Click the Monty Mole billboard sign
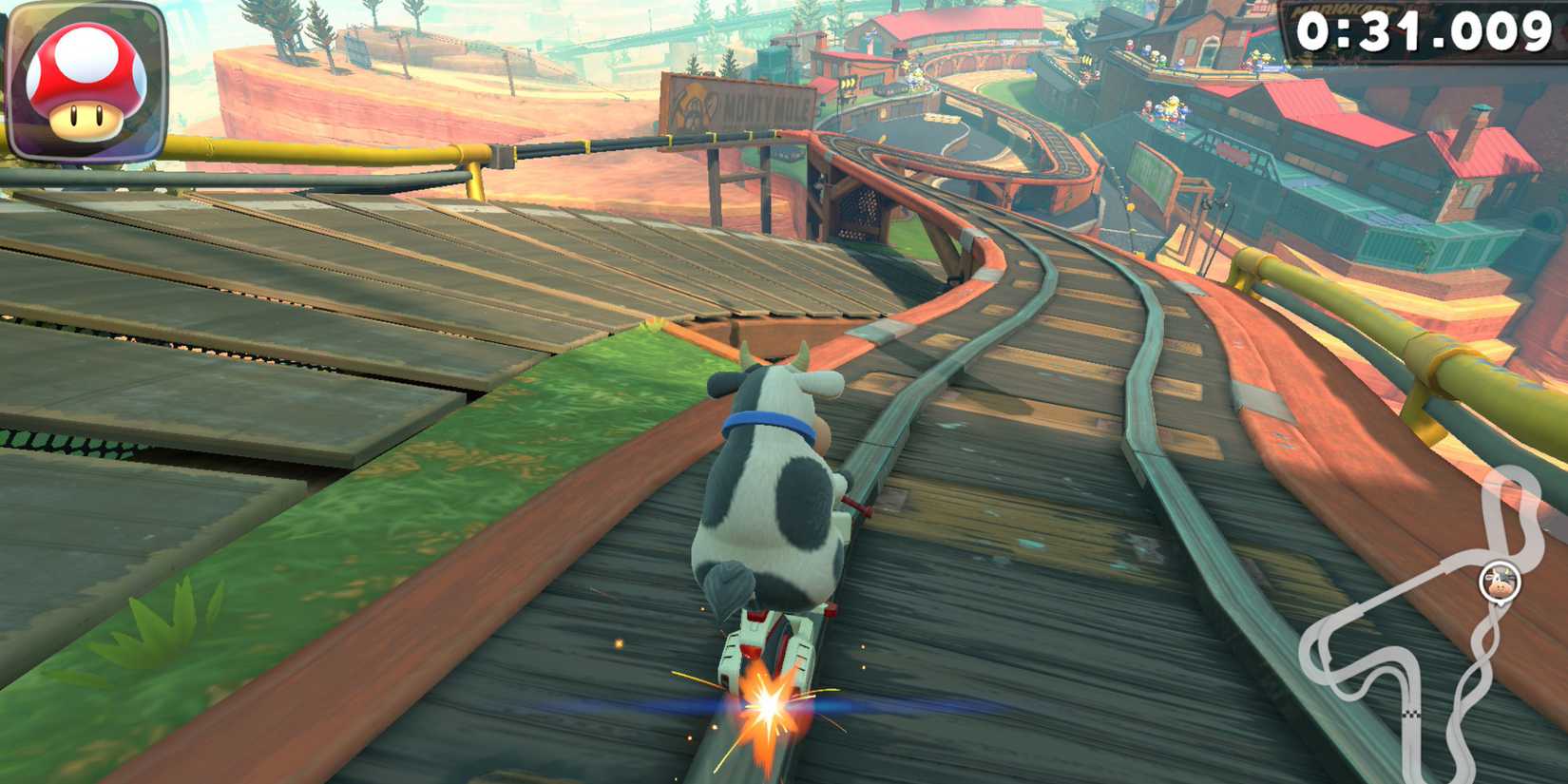 click(x=741, y=100)
